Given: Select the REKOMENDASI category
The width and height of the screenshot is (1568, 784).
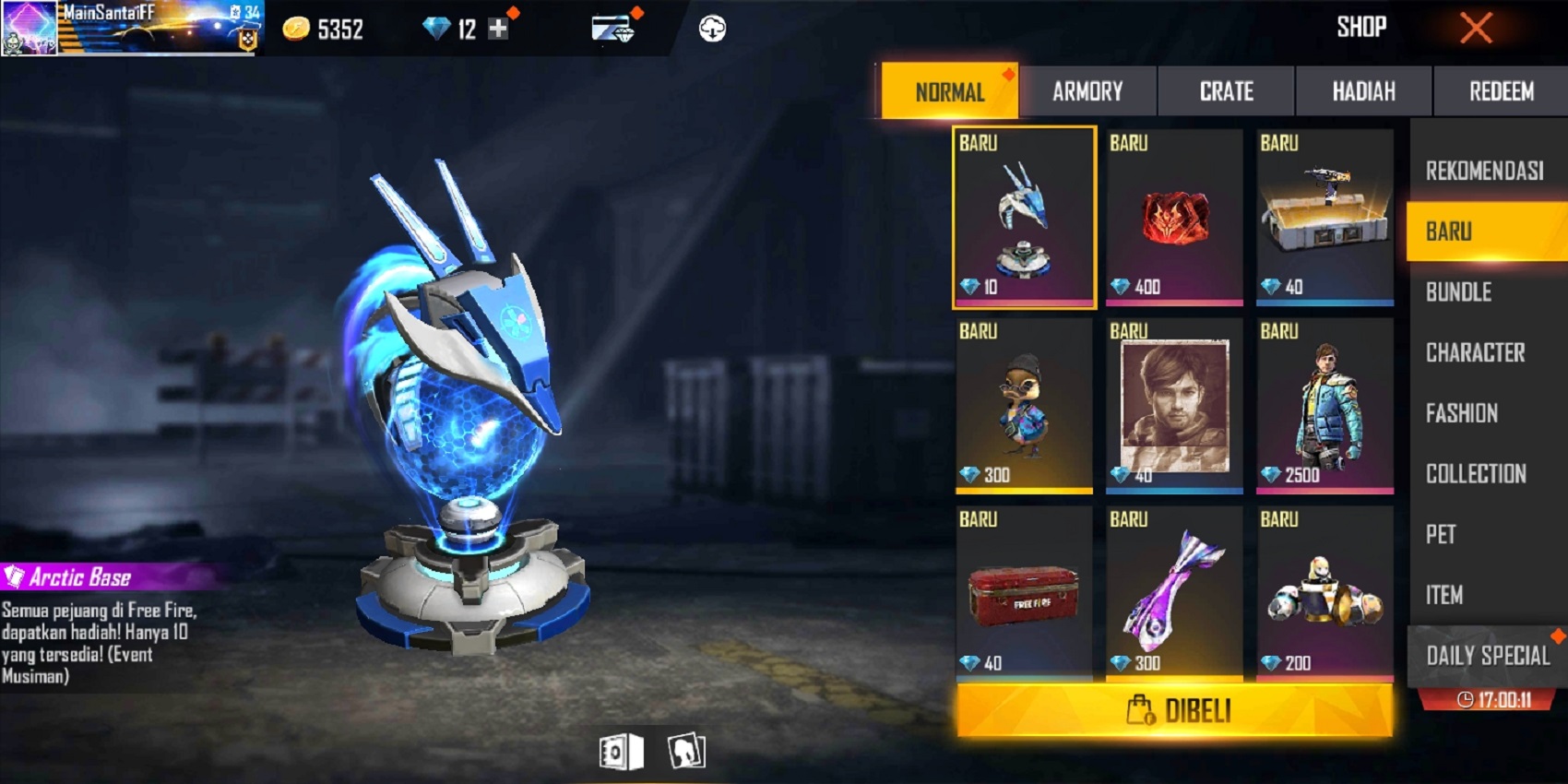Looking at the screenshot, I should (x=1485, y=171).
